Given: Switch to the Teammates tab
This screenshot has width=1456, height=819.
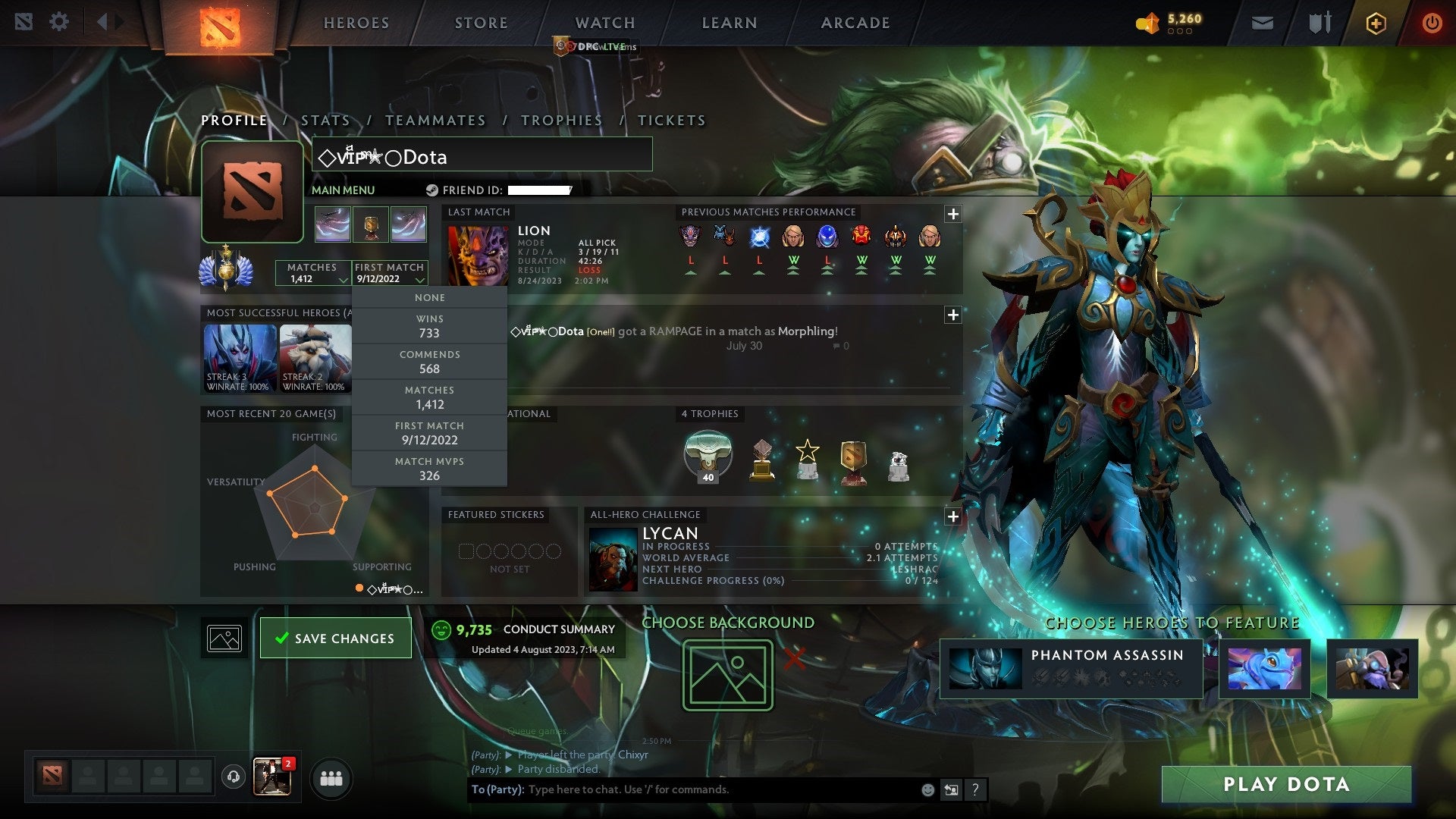Looking at the screenshot, I should 435,121.
